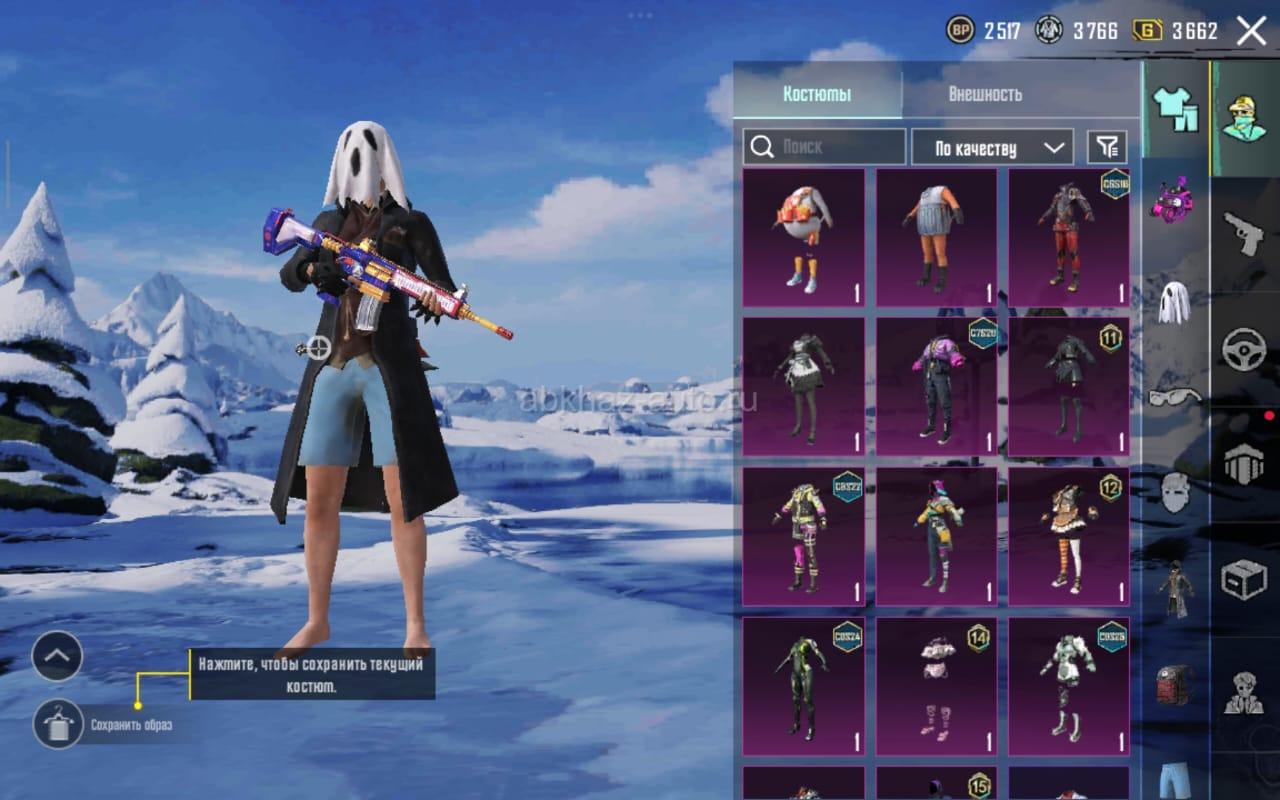Select the green and black bodysuit
This screenshot has width=1280, height=800.
click(x=803, y=686)
